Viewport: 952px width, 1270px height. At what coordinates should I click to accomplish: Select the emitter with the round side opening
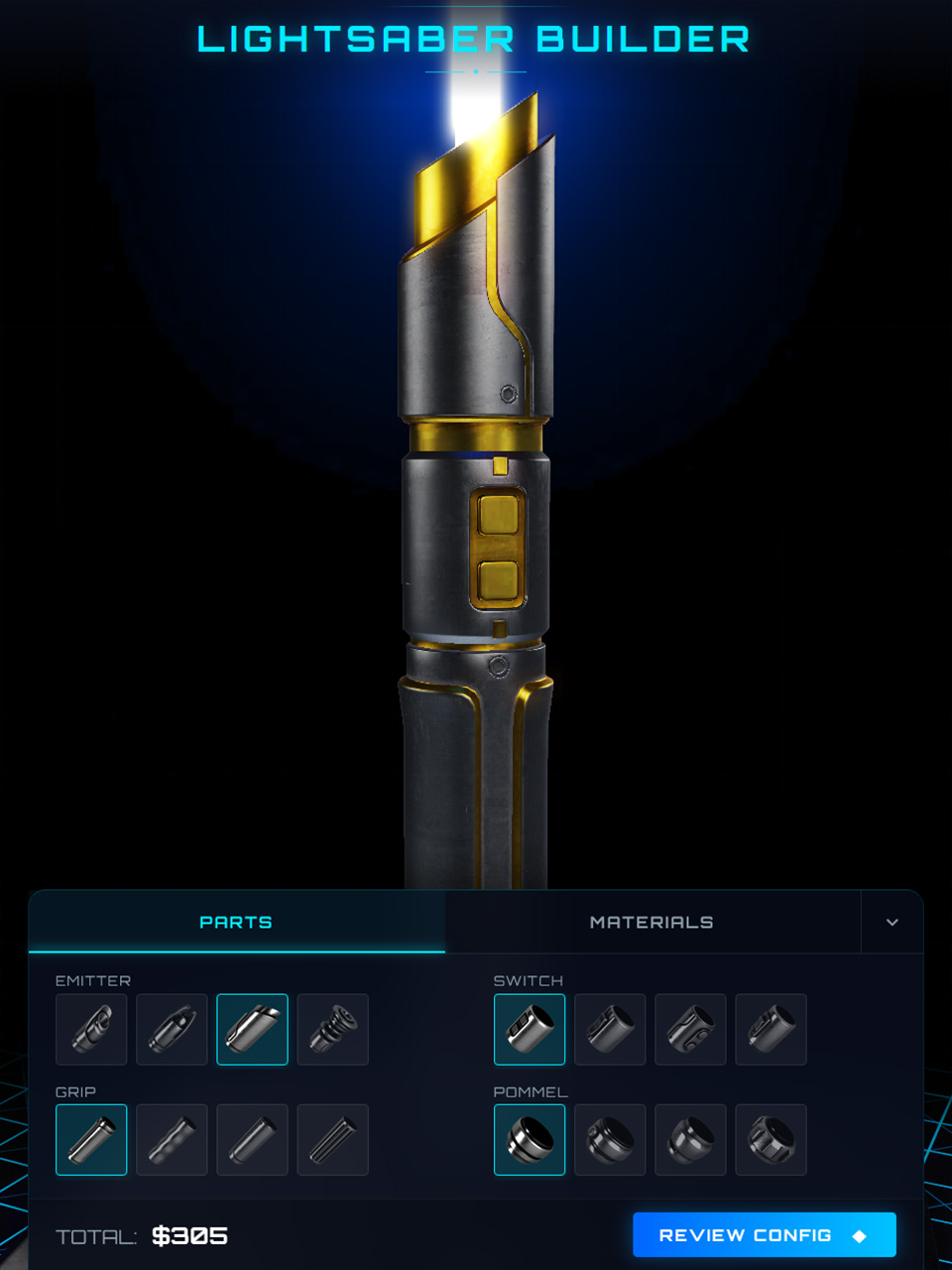(91, 1030)
